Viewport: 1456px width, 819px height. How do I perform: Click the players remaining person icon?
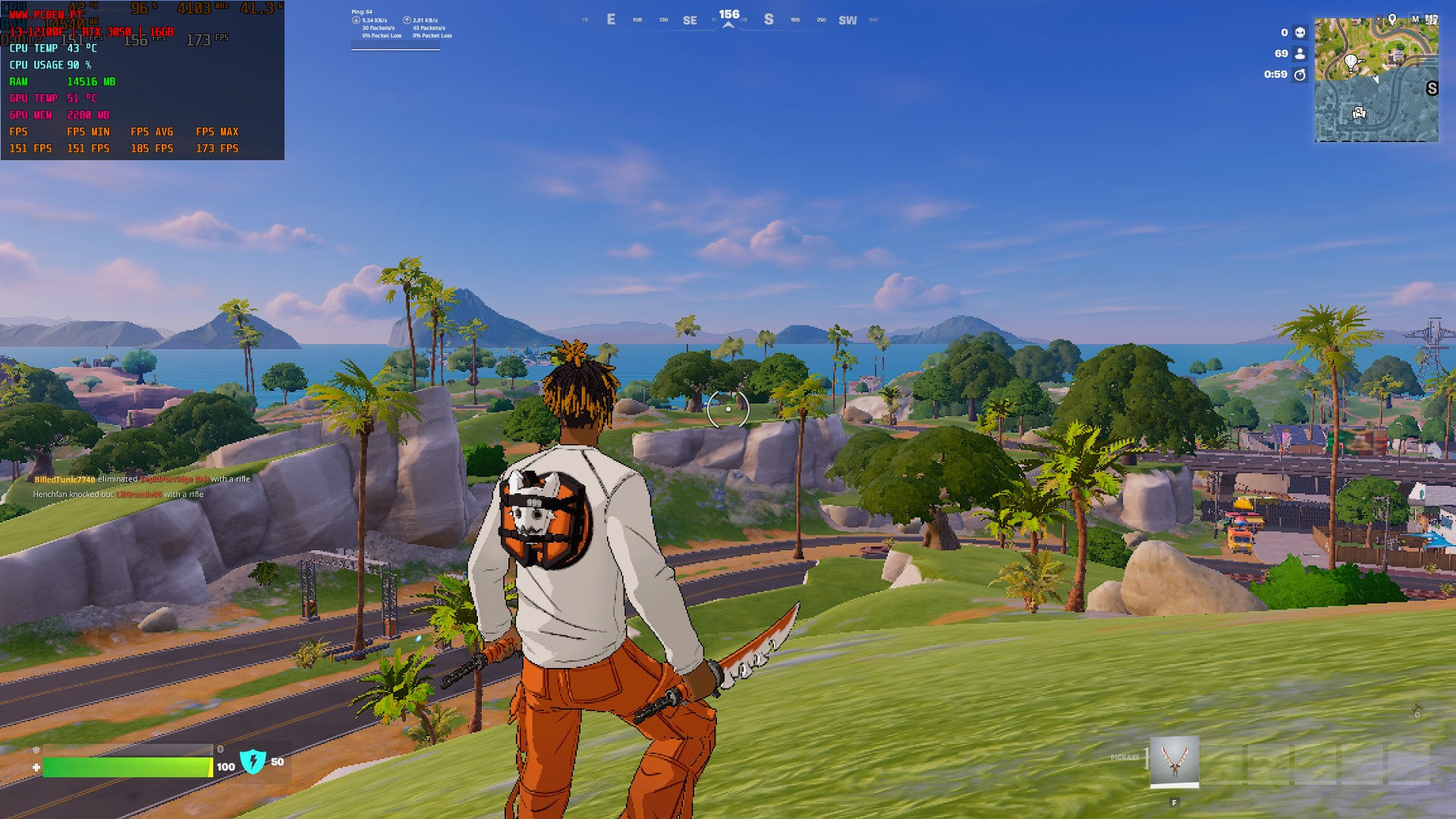pyautogui.click(x=1300, y=54)
